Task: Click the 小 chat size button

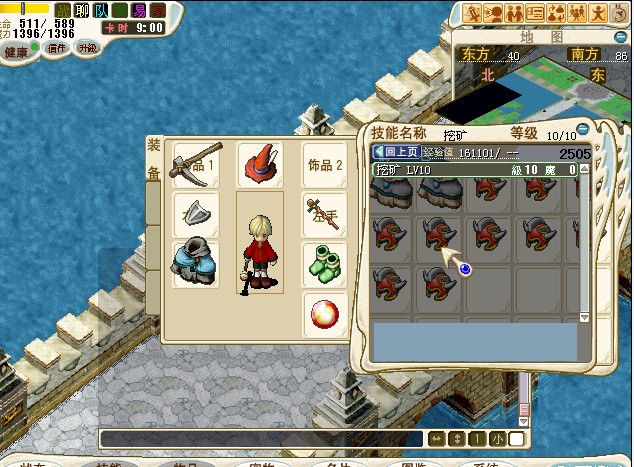Action: tap(497, 439)
